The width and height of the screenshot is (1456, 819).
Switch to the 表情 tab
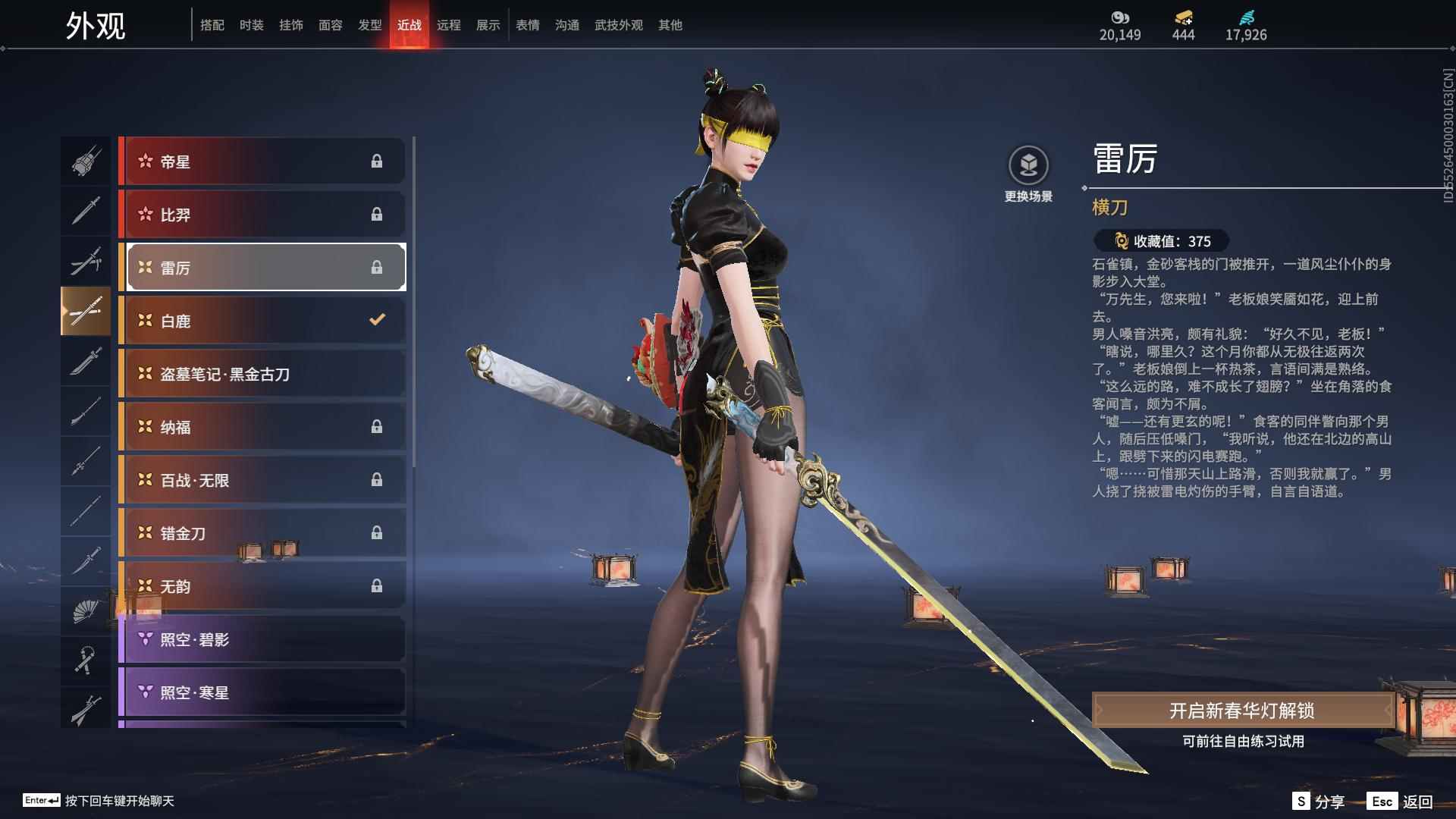coord(527,25)
